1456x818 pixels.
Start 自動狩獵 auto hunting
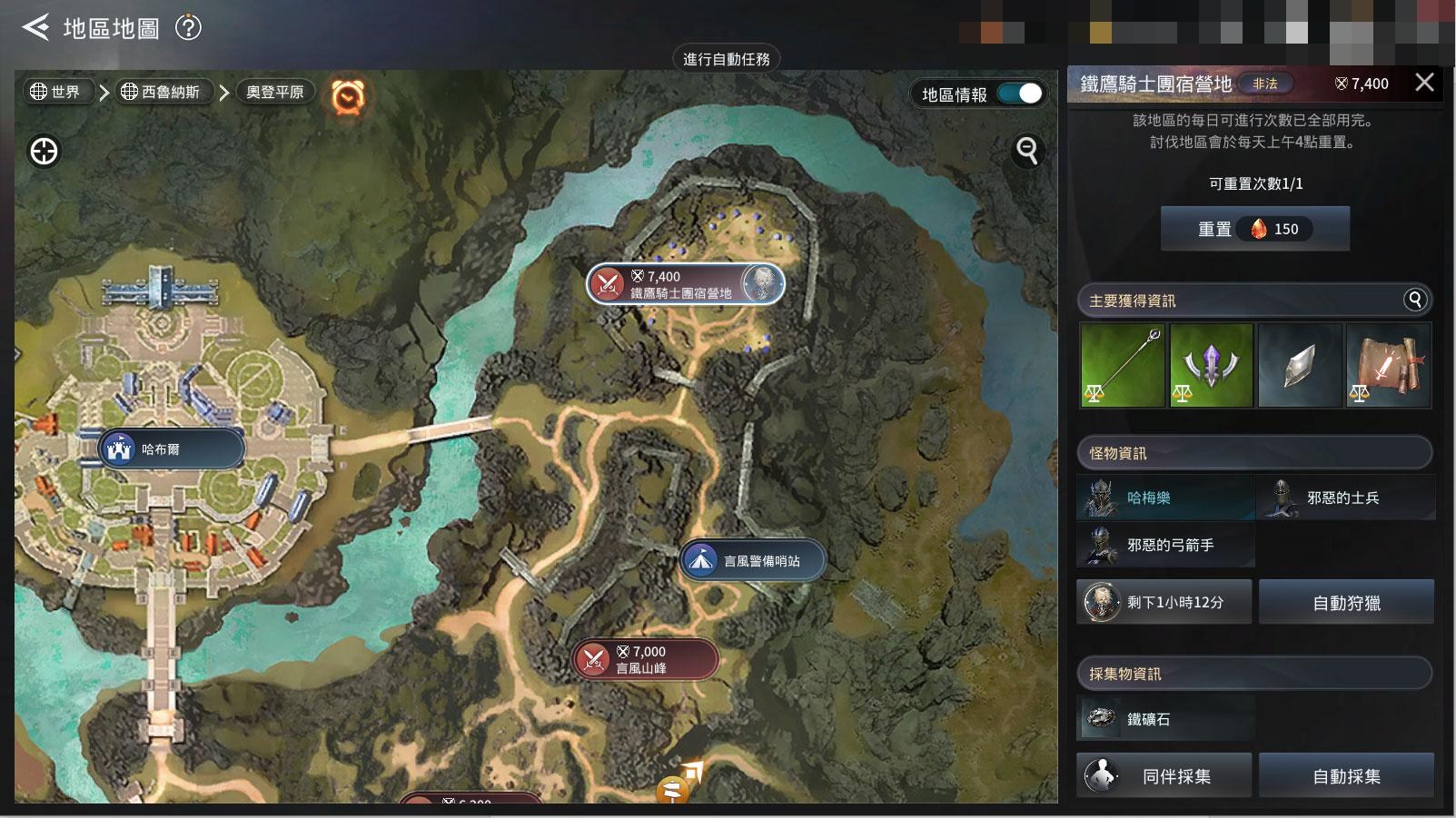click(x=1346, y=602)
